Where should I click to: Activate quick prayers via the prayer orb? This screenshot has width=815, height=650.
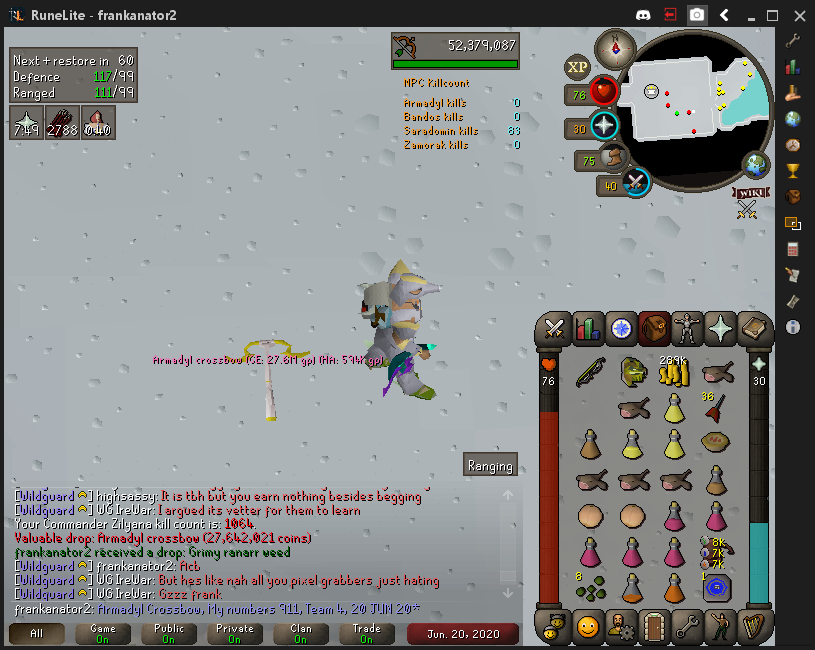tap(604, 127)
